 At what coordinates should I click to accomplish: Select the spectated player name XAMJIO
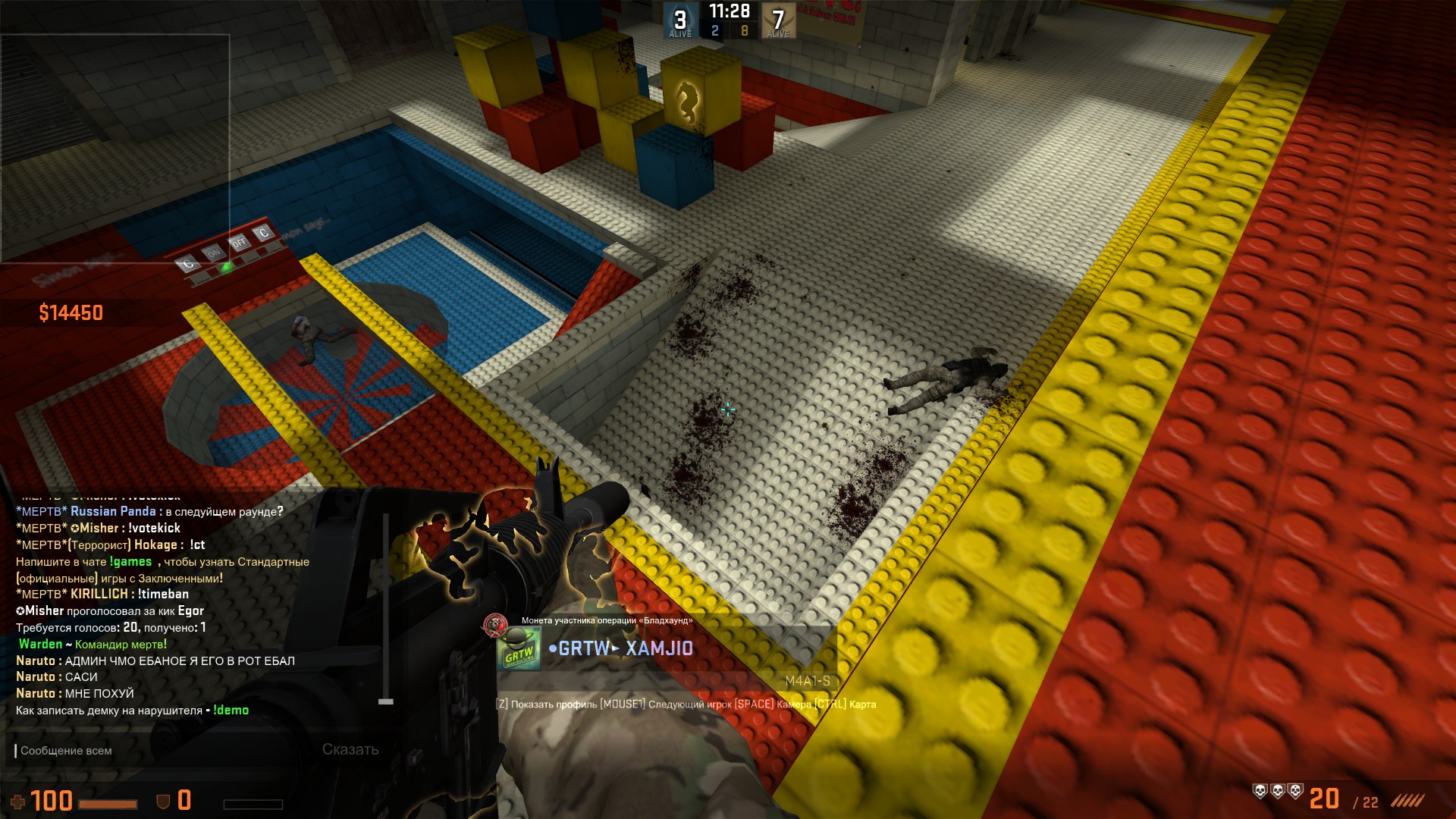click(658, 648)
